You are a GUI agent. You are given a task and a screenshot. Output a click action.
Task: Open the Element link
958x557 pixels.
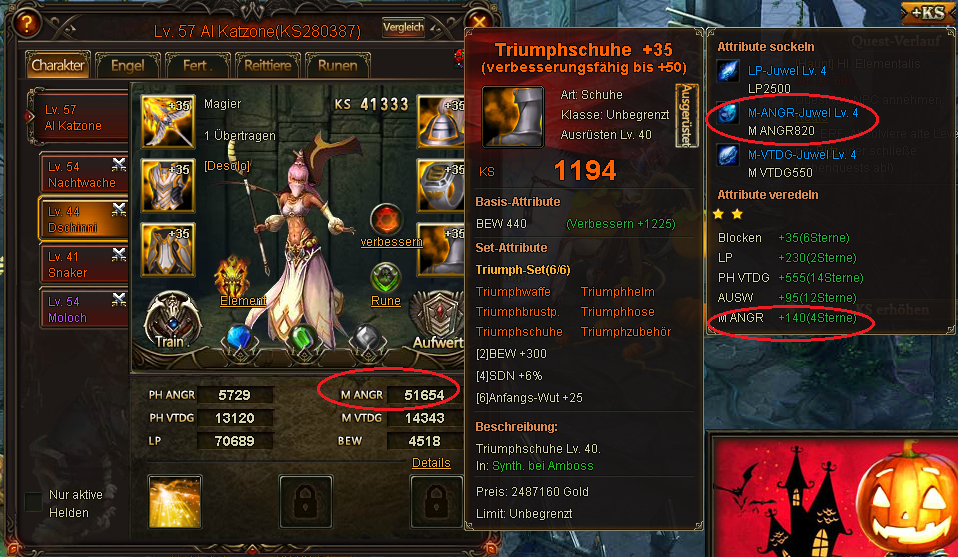coord(243,300)
